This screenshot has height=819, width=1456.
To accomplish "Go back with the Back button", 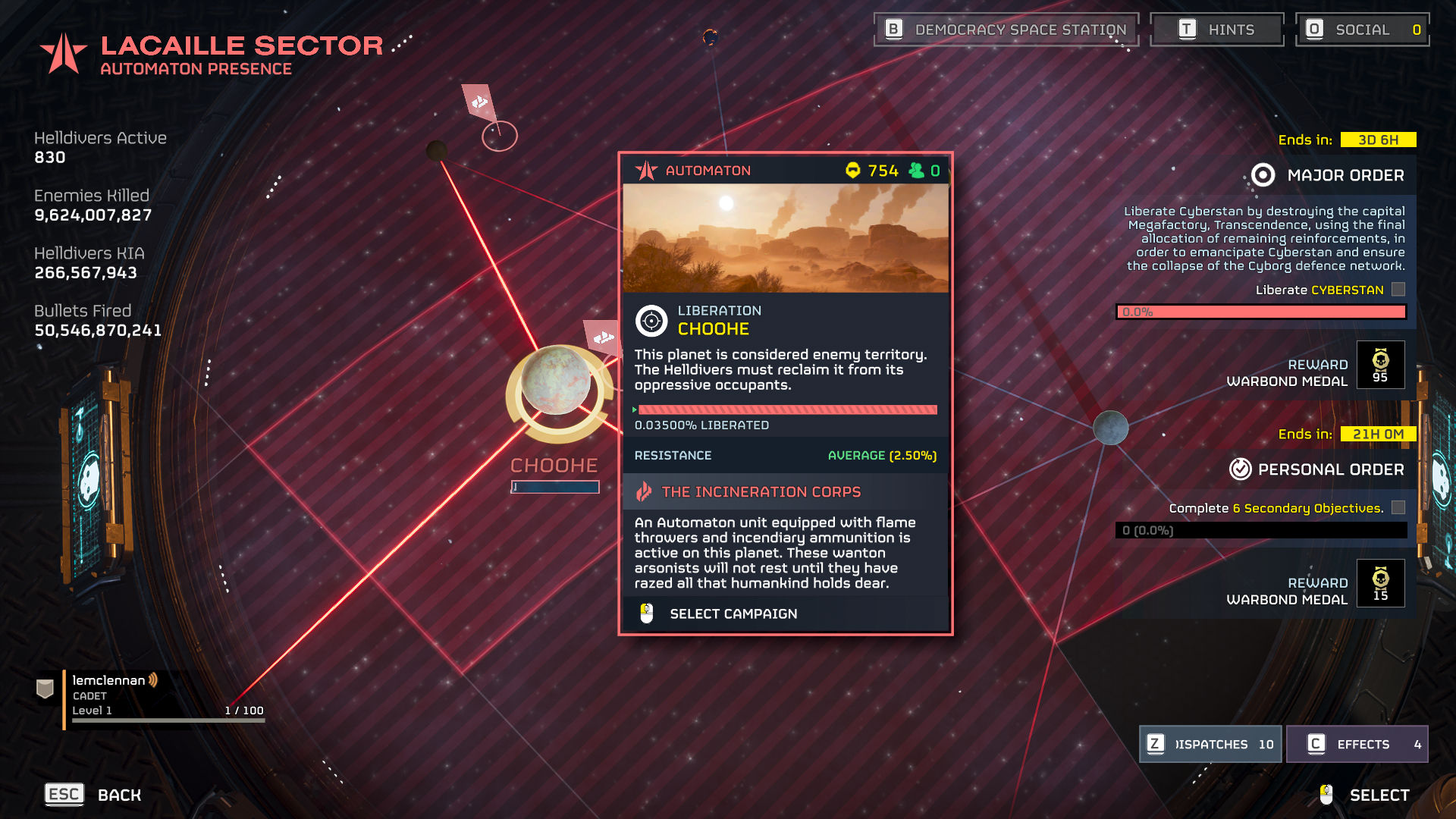I will coord(93,795).
